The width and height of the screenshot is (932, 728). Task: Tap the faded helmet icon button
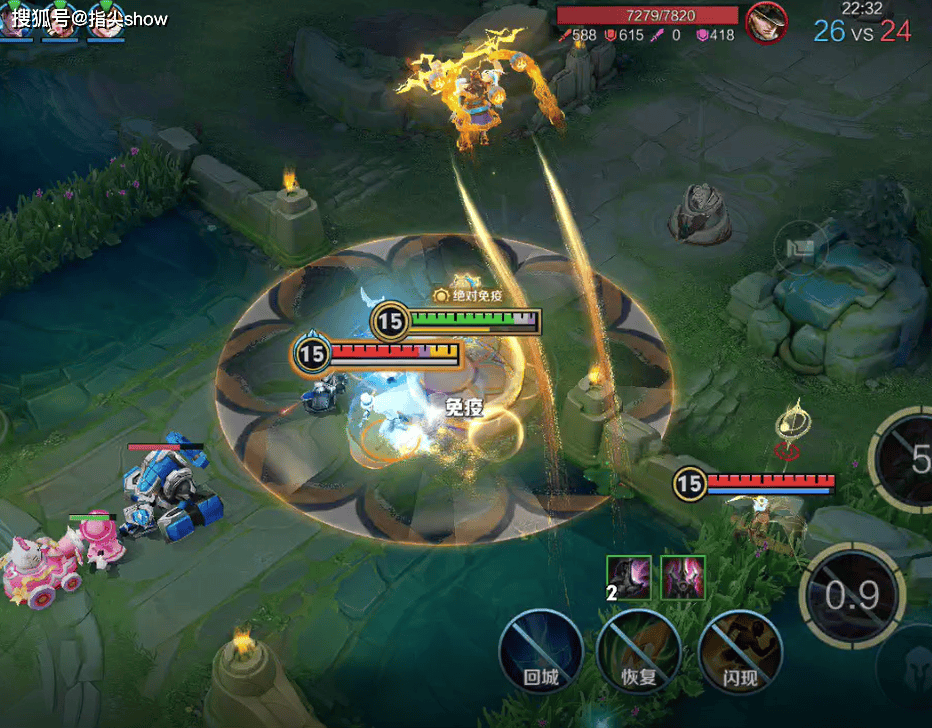pyautogui.click(x=908, y=665)
